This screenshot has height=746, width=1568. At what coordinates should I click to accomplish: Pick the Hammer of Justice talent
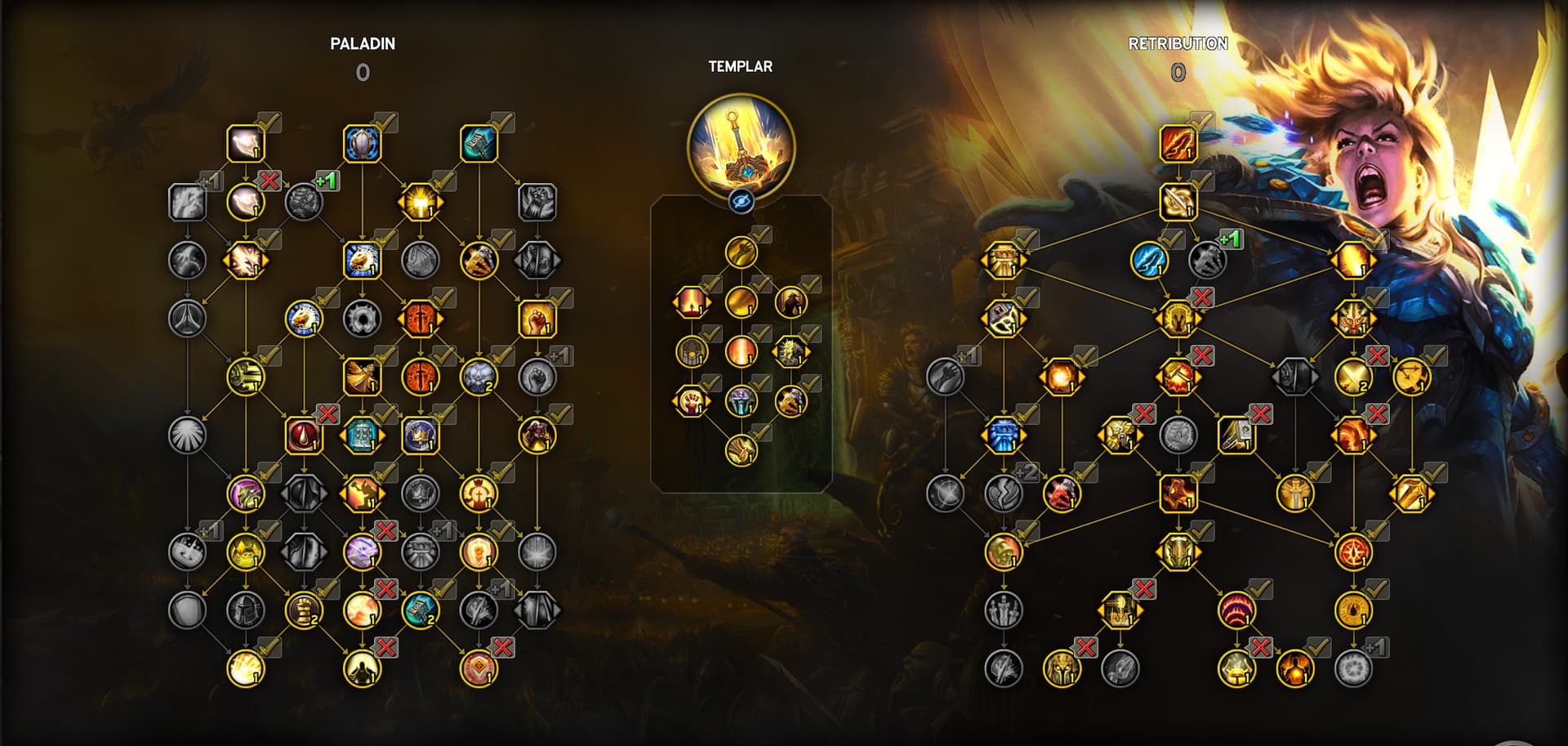[479, 144]
